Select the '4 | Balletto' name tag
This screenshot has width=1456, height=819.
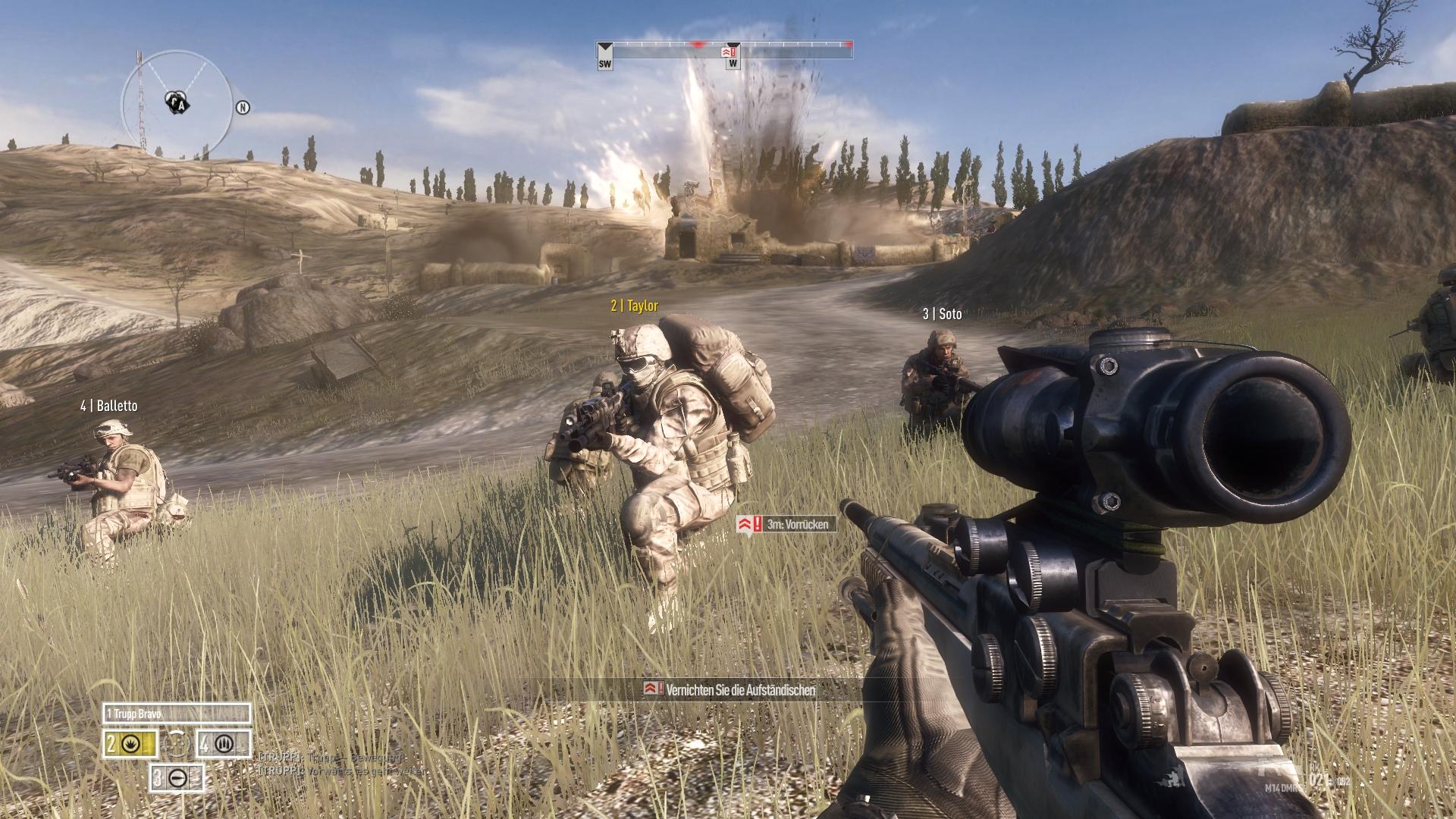(109, 406)
